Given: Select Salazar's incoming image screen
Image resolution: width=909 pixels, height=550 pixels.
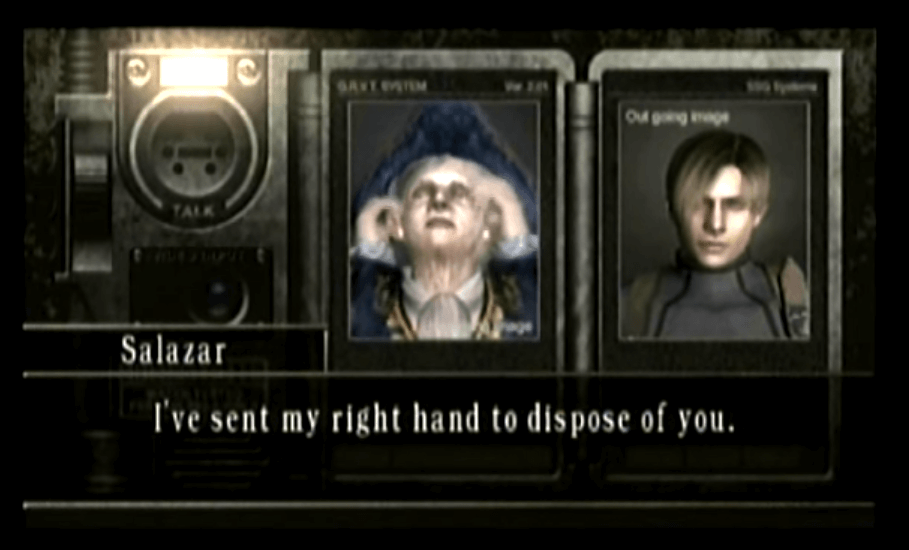Looking at the screenshot, I should [x=444, y=219].
